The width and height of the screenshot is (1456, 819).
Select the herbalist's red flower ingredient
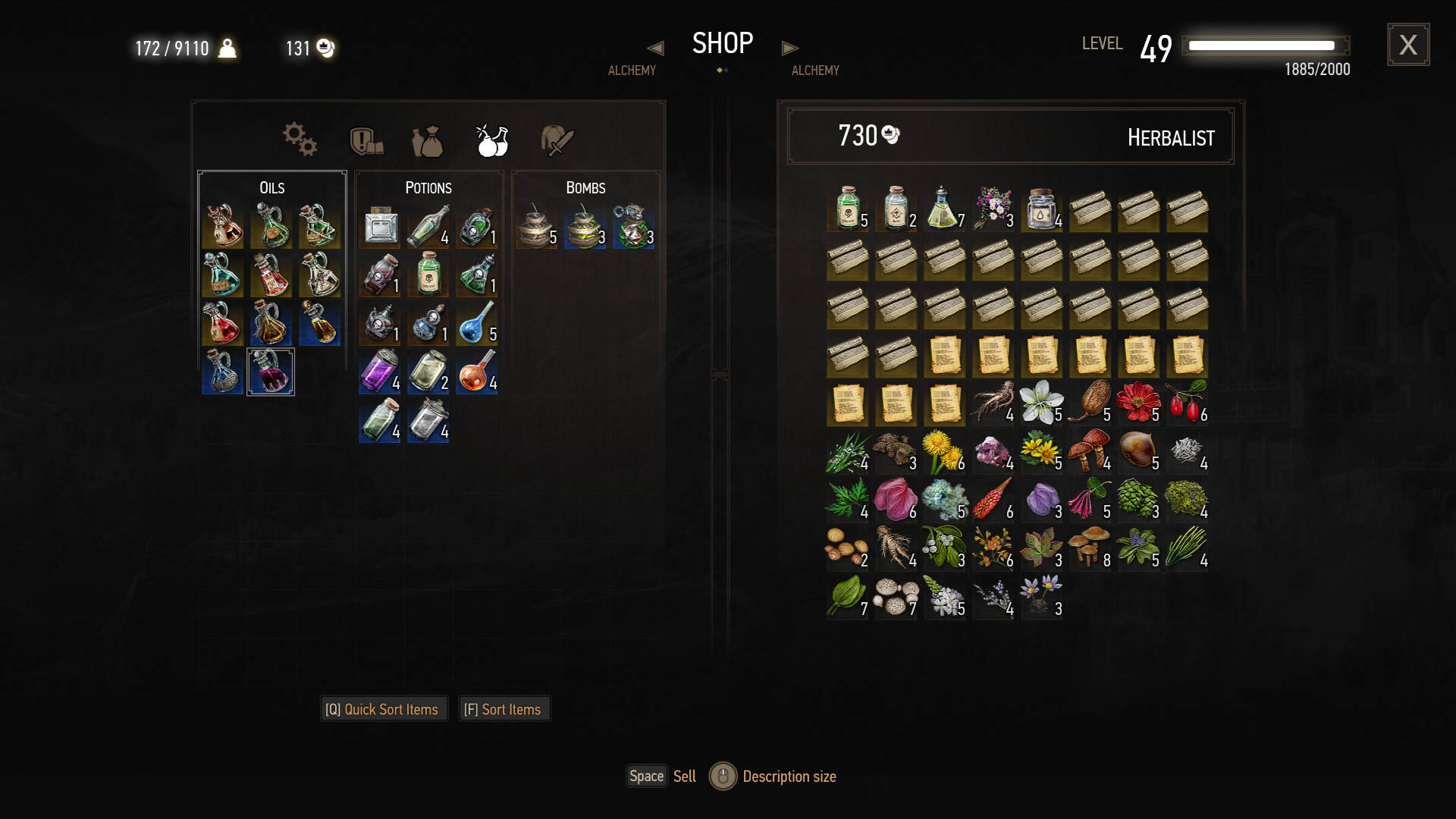point(1137,402)
